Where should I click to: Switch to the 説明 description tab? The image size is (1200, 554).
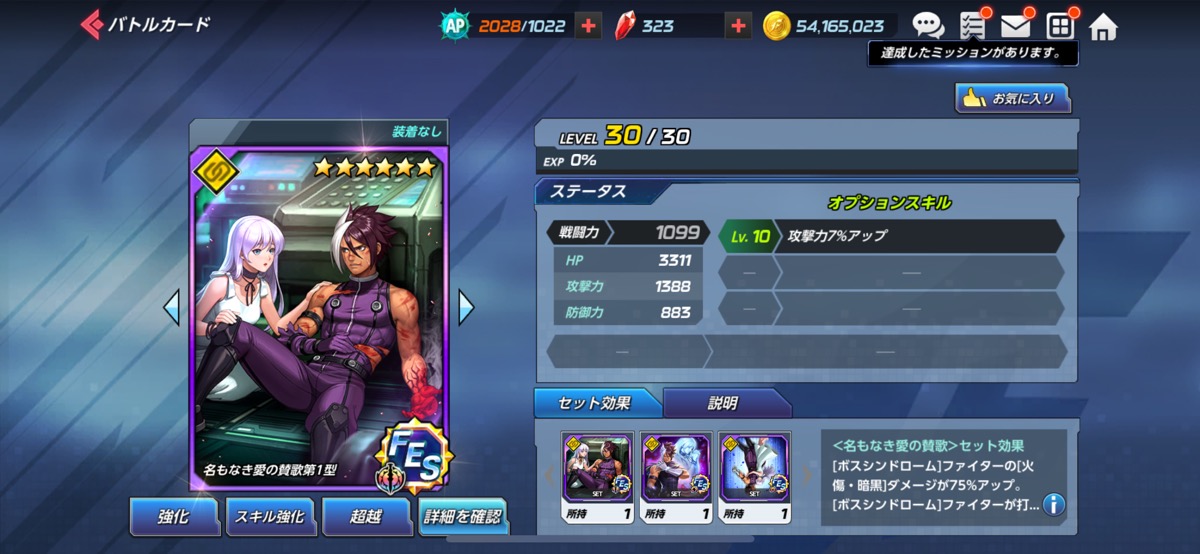[x=724, y=403]
